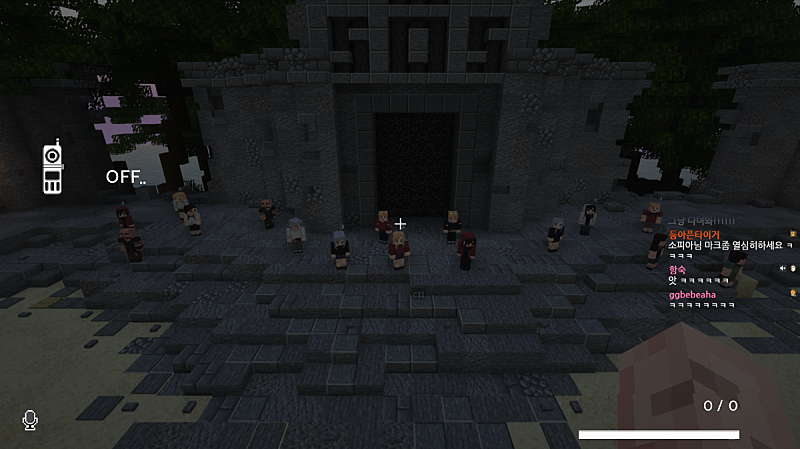Toggle the walkie-talkie radio icon
Image resolution: width=800 pixels, height=449 pixels.
(x=52, y=168)
